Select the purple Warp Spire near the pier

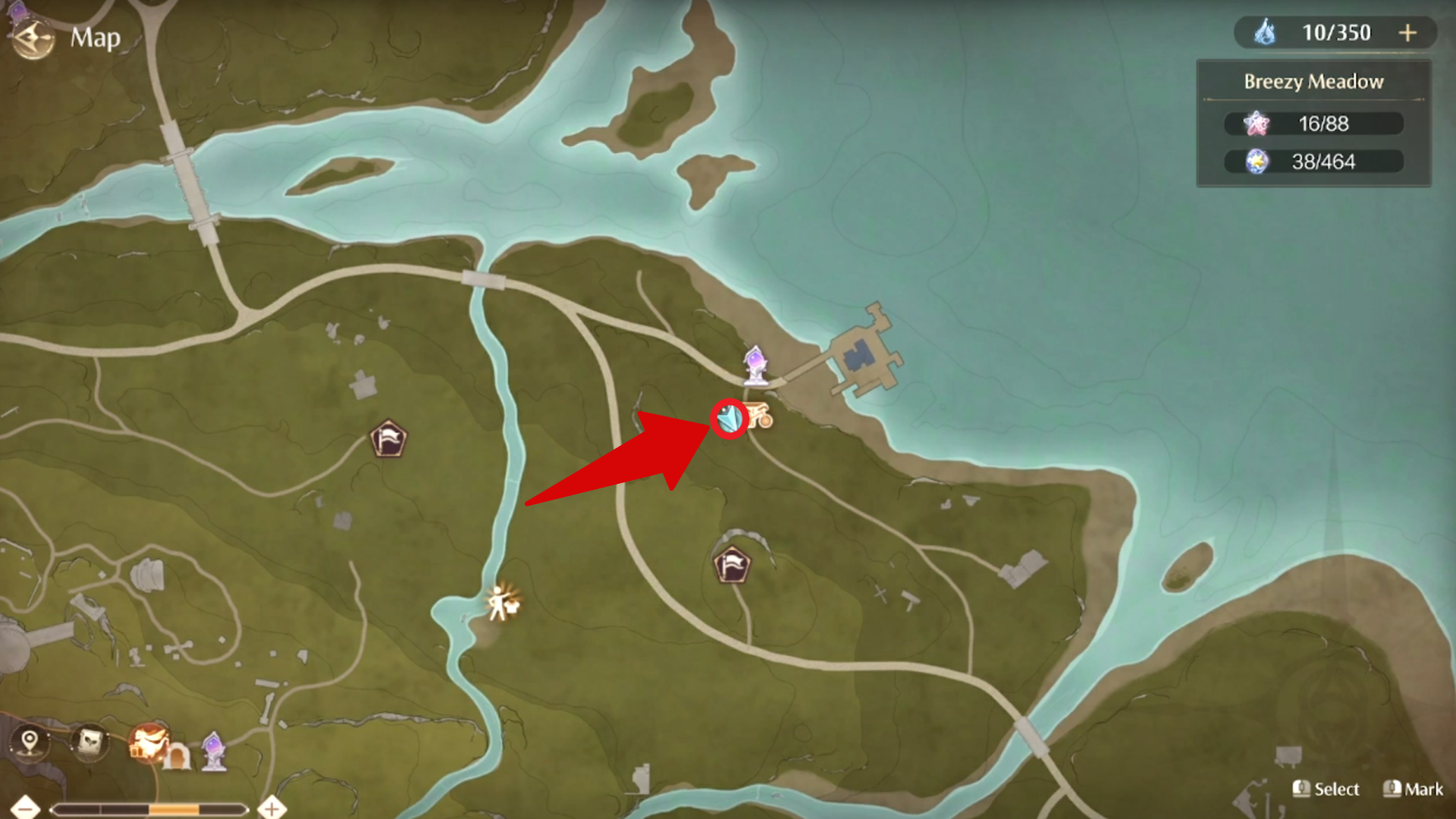[755, 365]
